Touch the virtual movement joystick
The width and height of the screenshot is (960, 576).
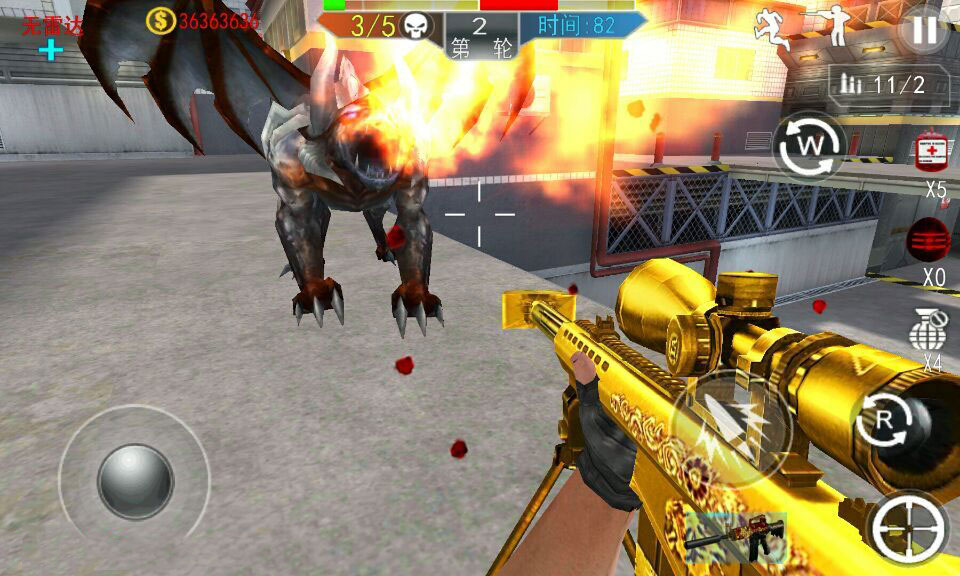tap(135, 481)
